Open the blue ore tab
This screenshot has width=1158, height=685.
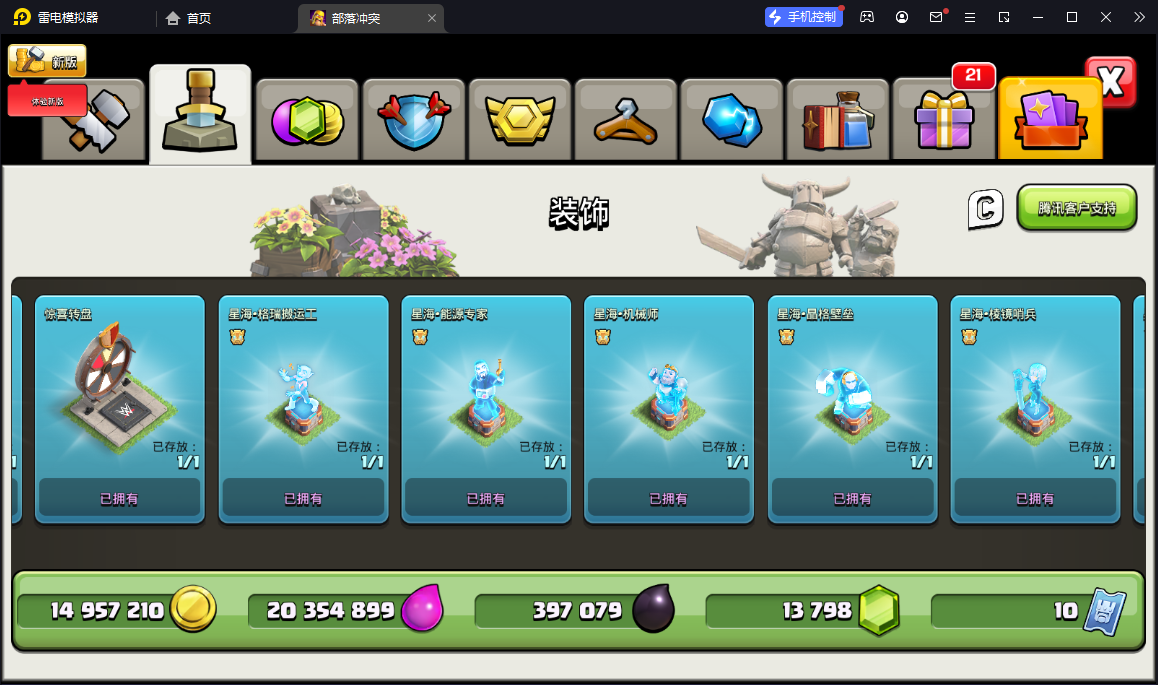732,121
